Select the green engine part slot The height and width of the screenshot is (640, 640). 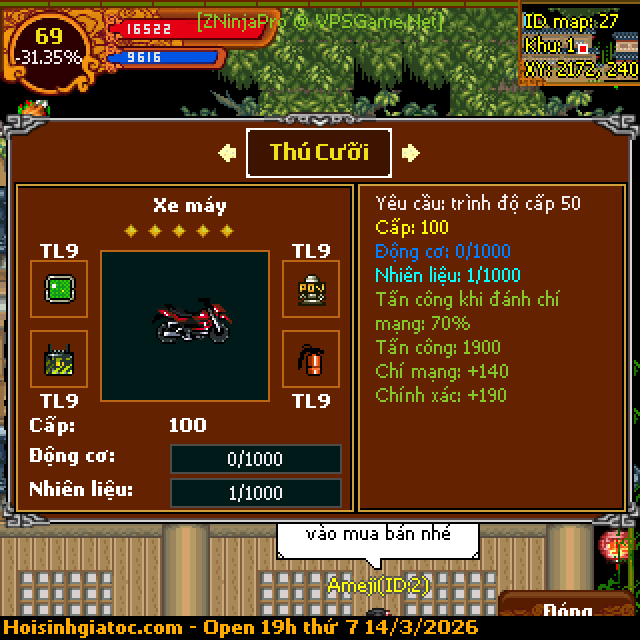tap(59, 359)
